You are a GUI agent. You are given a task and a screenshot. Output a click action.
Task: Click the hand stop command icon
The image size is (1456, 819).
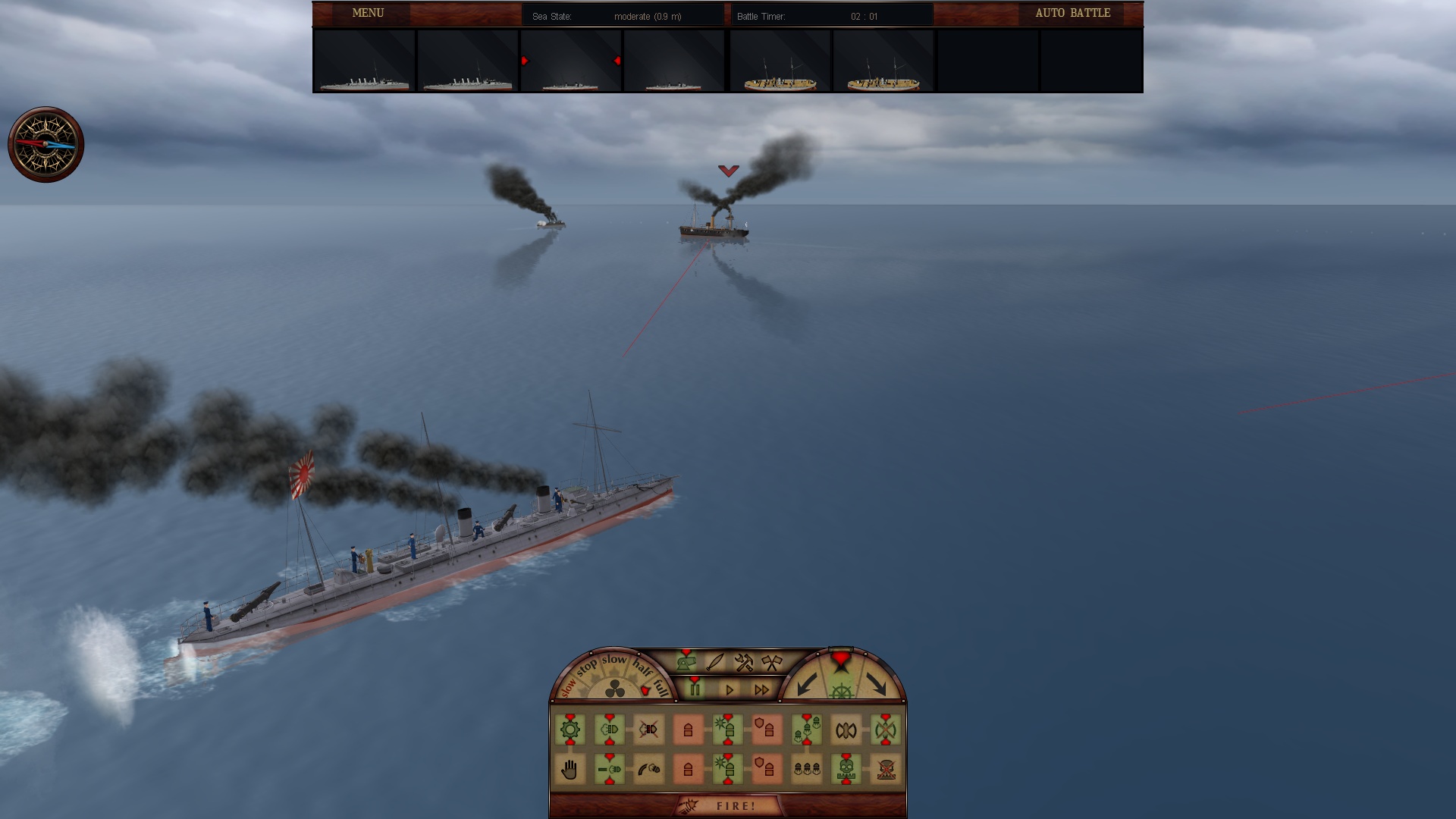tap(570, 769)
